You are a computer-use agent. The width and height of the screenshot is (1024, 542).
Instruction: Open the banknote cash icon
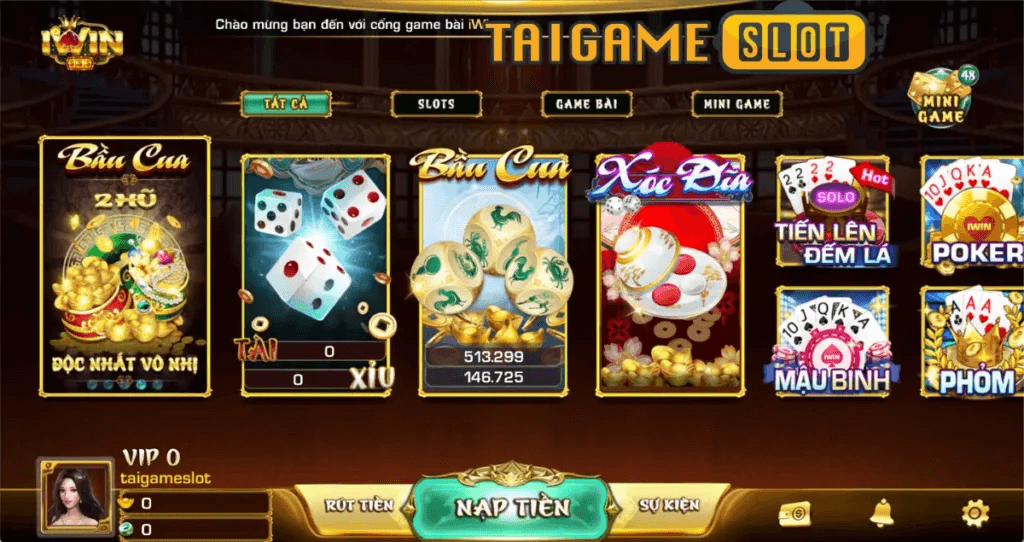794,514
